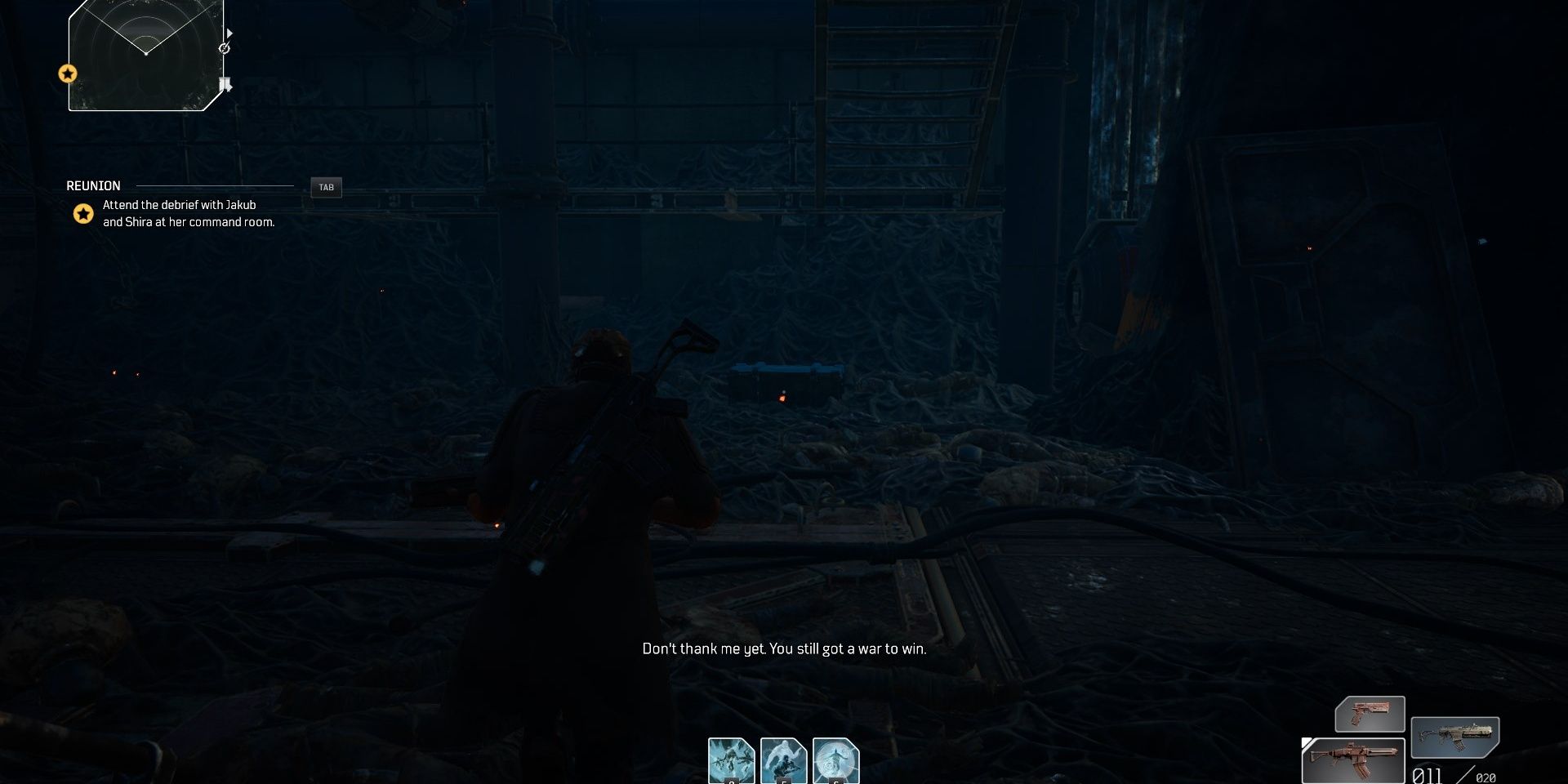
Task: Click the yellow star objective marker on minimap
Action: coord(68,73)
